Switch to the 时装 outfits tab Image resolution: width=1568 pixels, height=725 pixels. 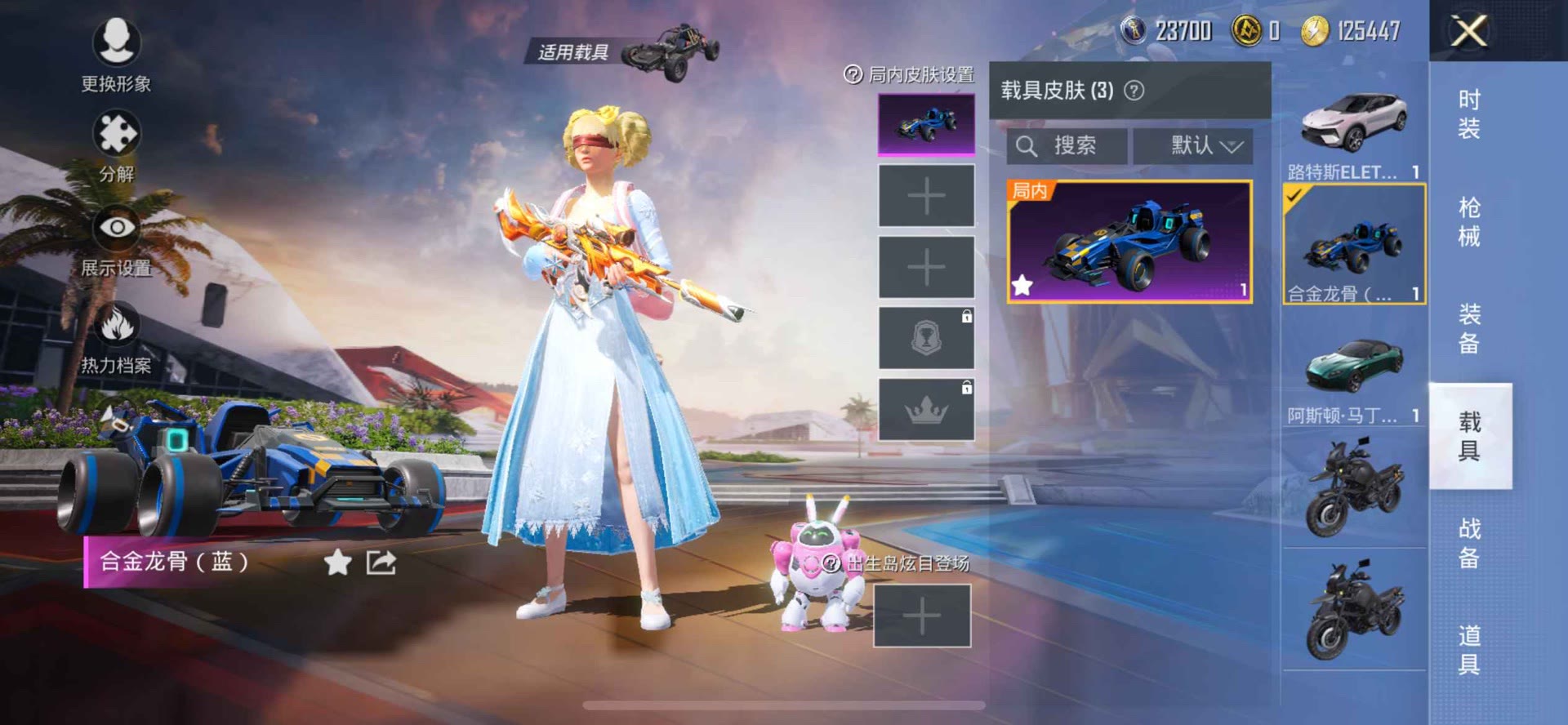(1468, 114)
